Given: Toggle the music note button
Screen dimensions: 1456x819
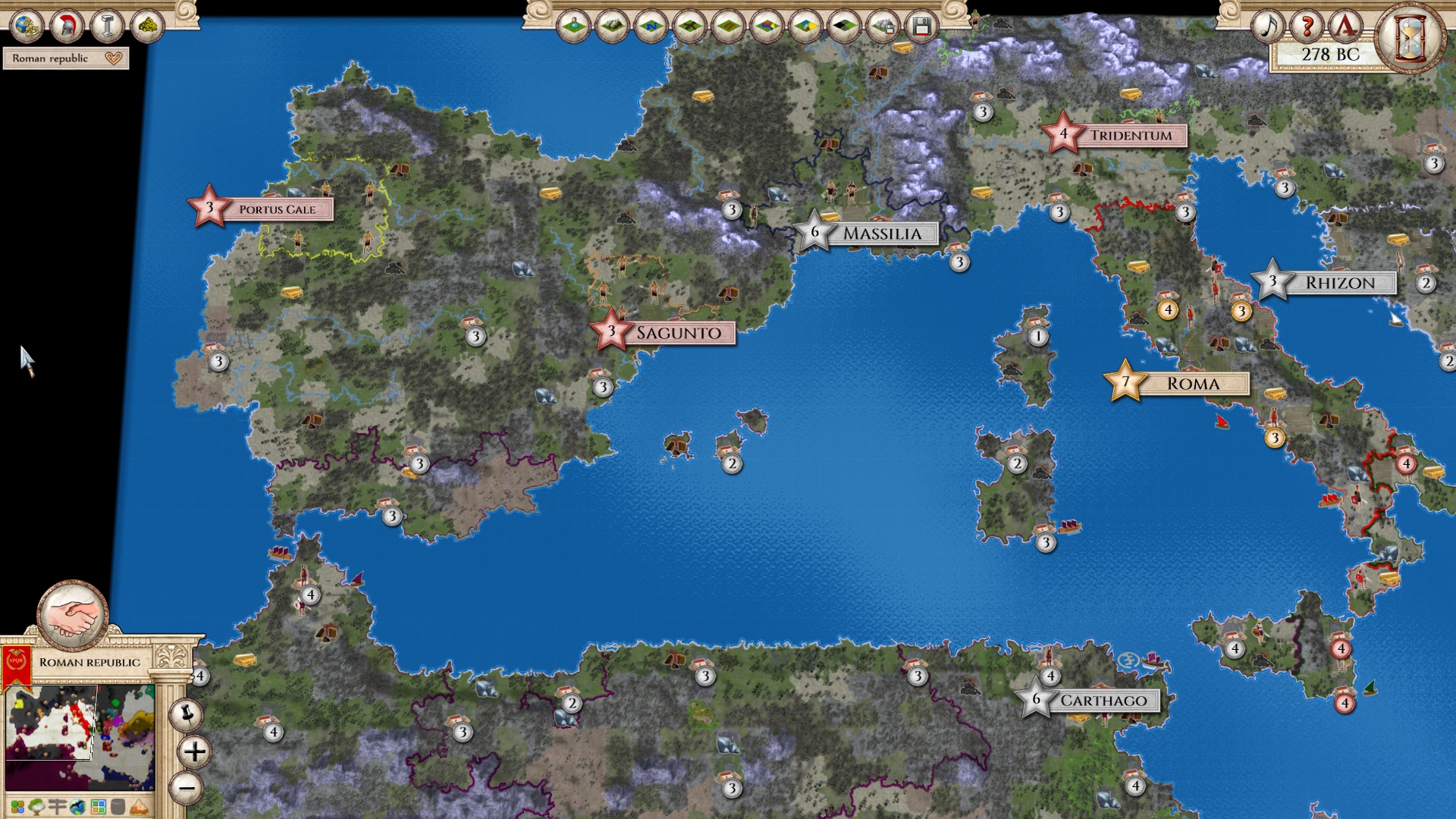Looking at the screenshot, I should [1267, 27].
